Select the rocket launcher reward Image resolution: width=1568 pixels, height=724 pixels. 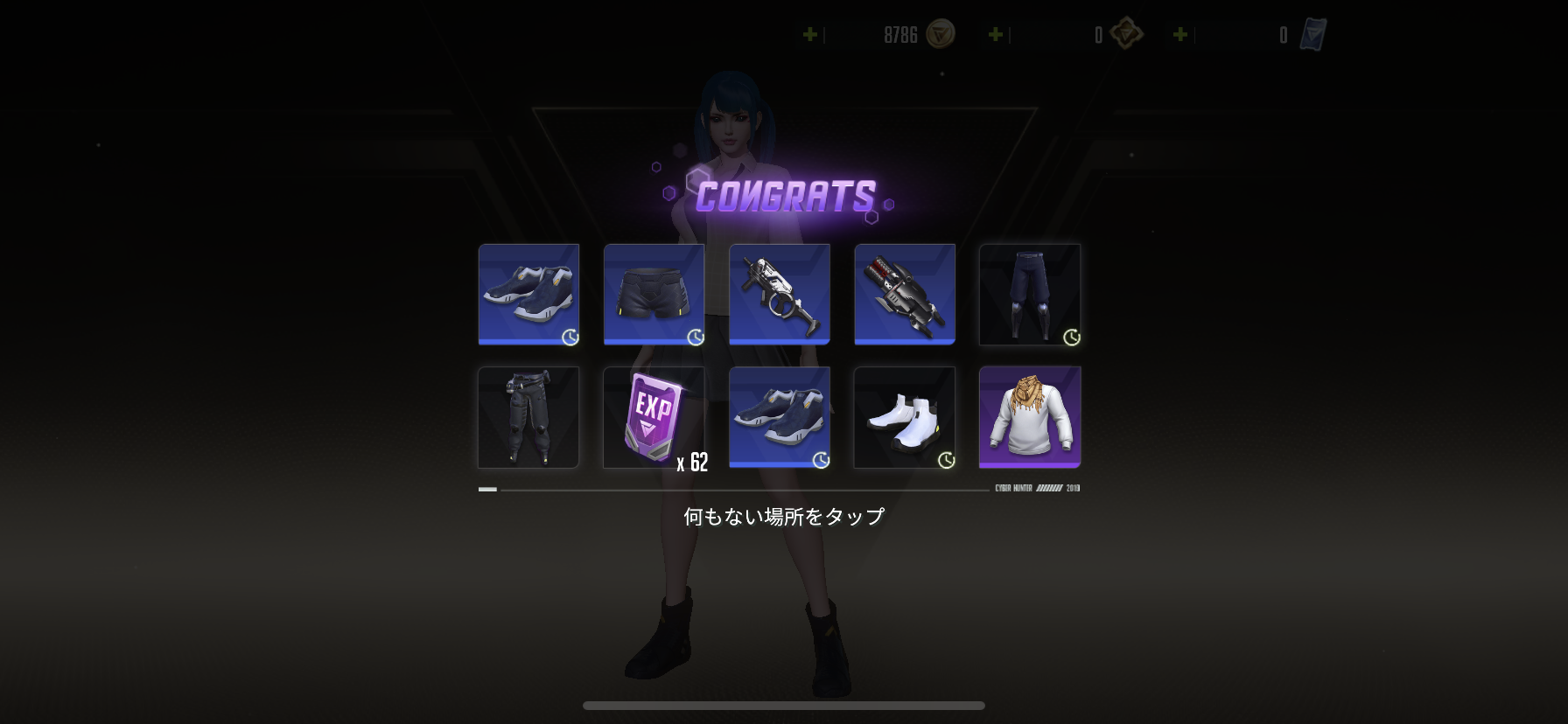904,295
